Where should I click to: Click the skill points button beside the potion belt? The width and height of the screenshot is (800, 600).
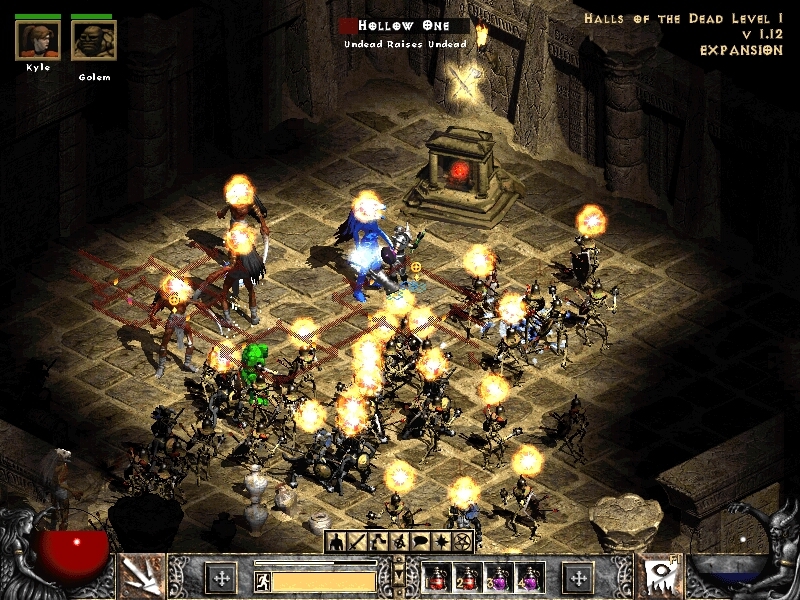pos(578,577)
